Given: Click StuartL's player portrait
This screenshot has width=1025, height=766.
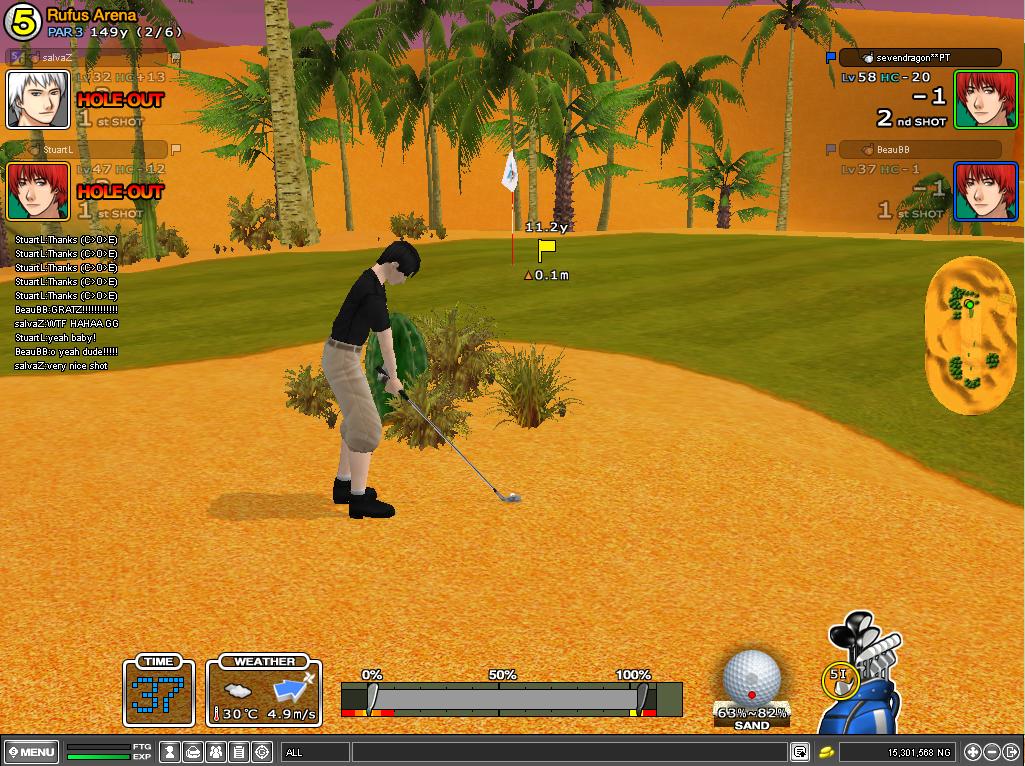Looking at the screenshot, I should coord(38,190).
